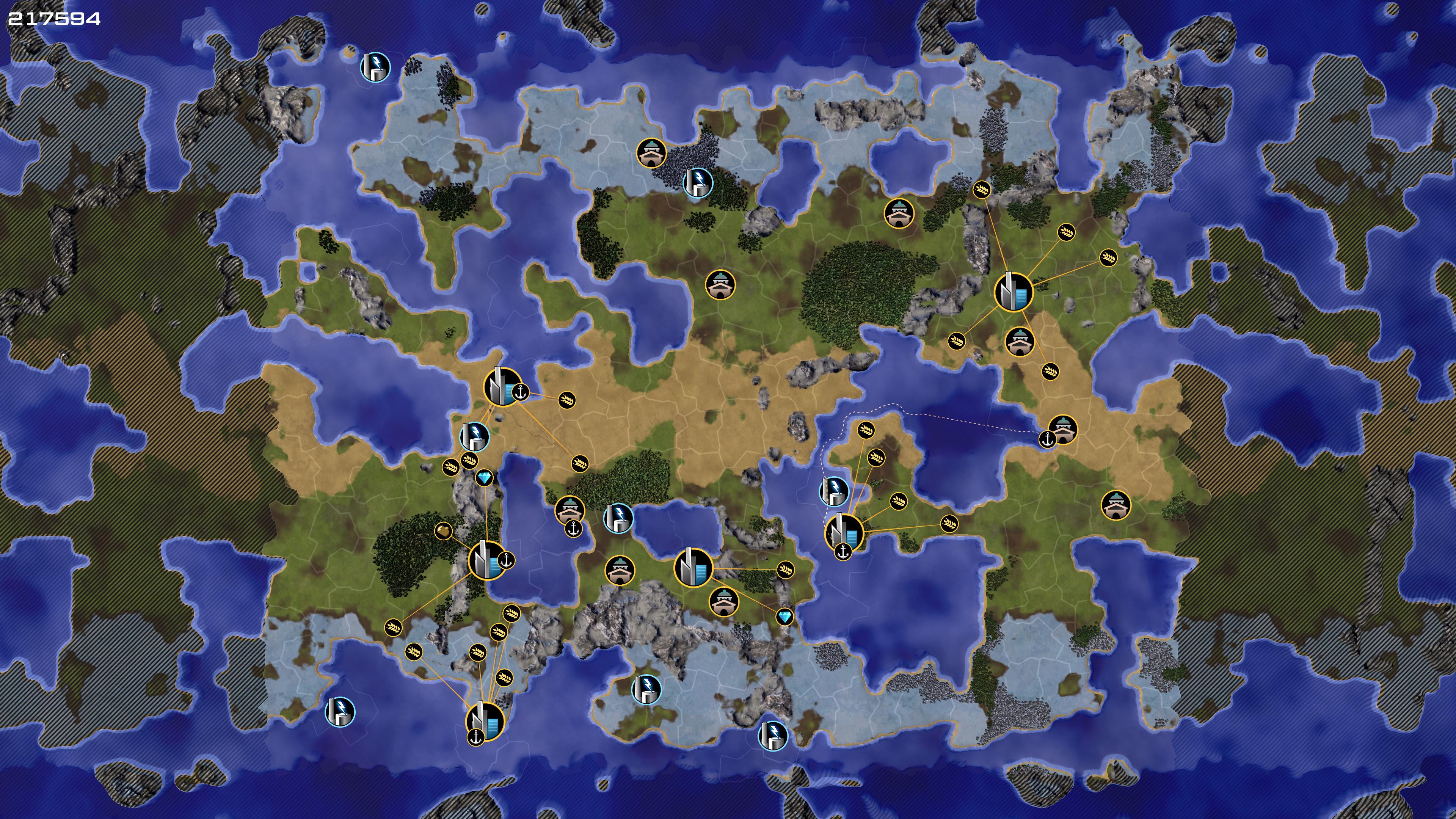1456x819 pixels.
Task: Select the power plant crossed by the dashed route
Action: [x=834, y=491]
